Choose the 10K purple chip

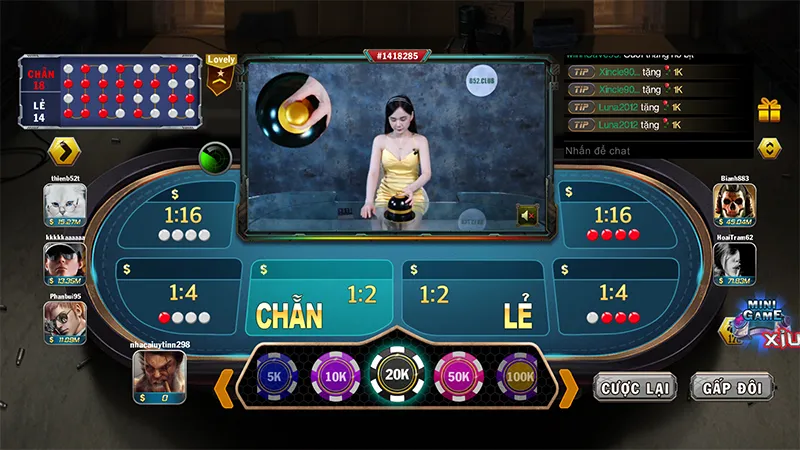[334, 377]
